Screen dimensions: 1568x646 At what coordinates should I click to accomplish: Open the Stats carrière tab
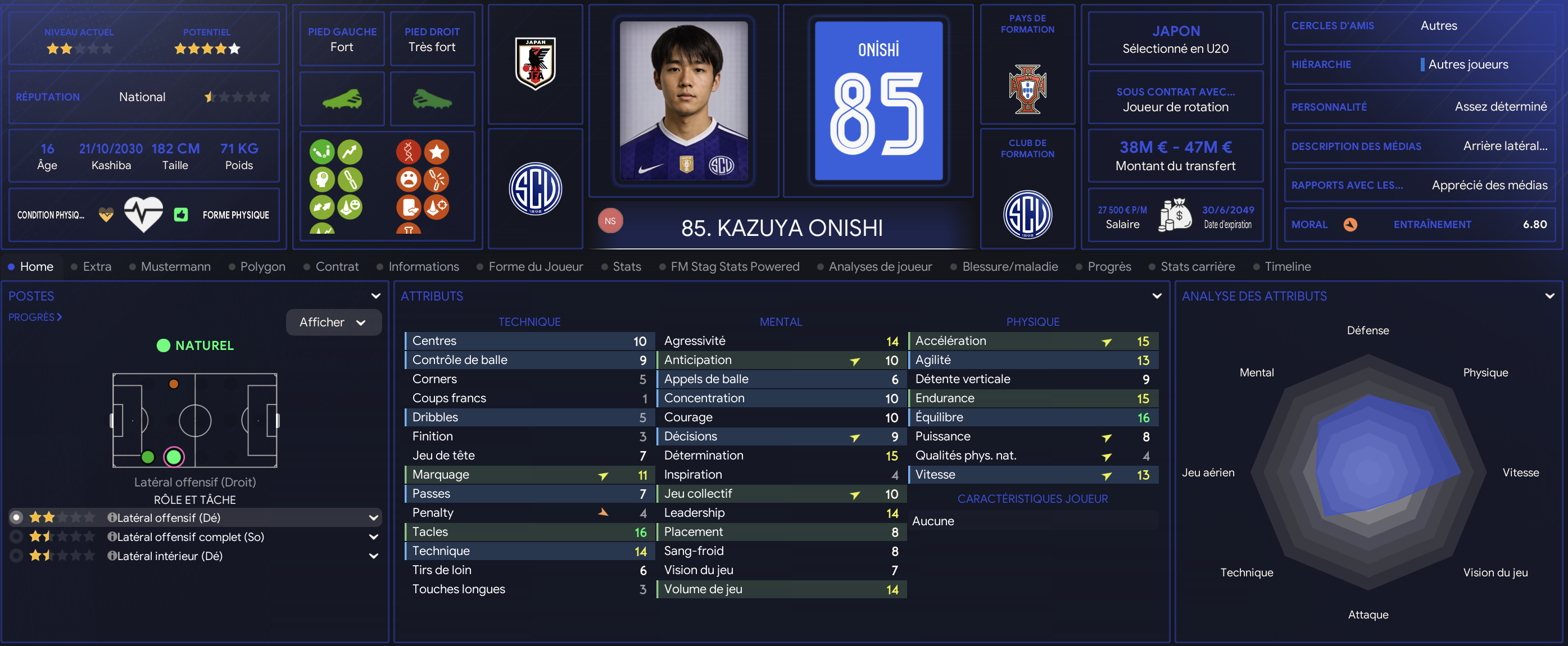(x=1197, y=266)
